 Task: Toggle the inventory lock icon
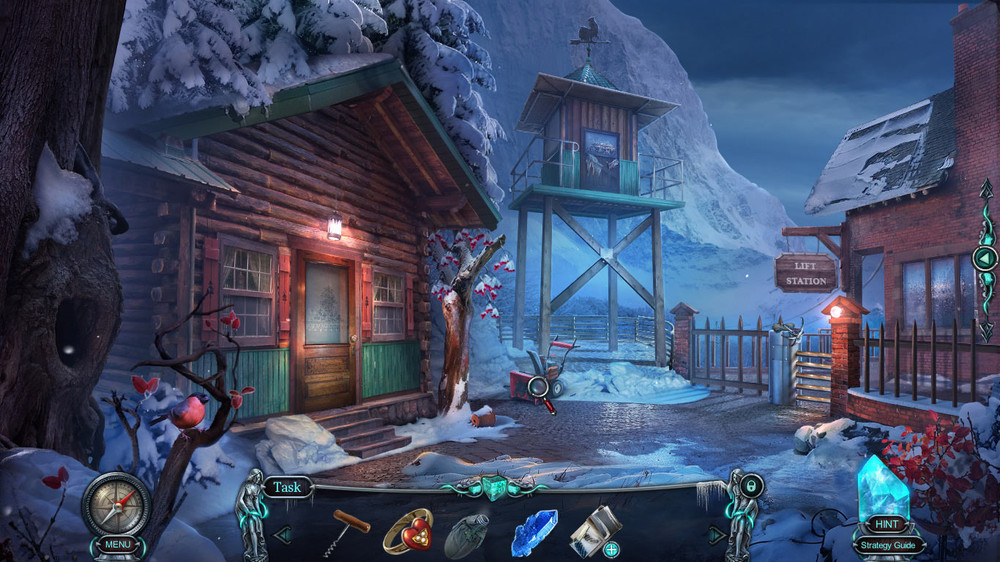752,487
